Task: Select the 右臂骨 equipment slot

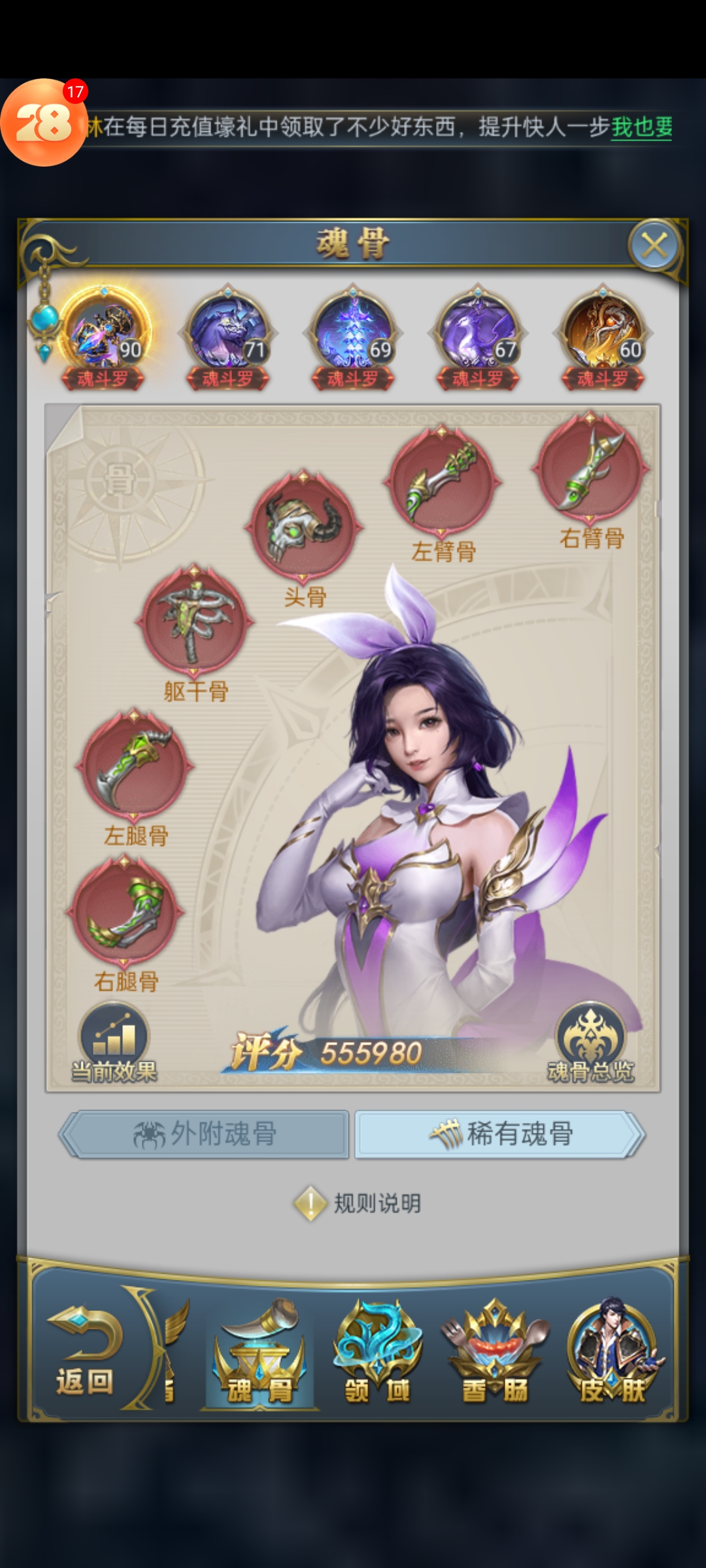Action: [591, 467]
